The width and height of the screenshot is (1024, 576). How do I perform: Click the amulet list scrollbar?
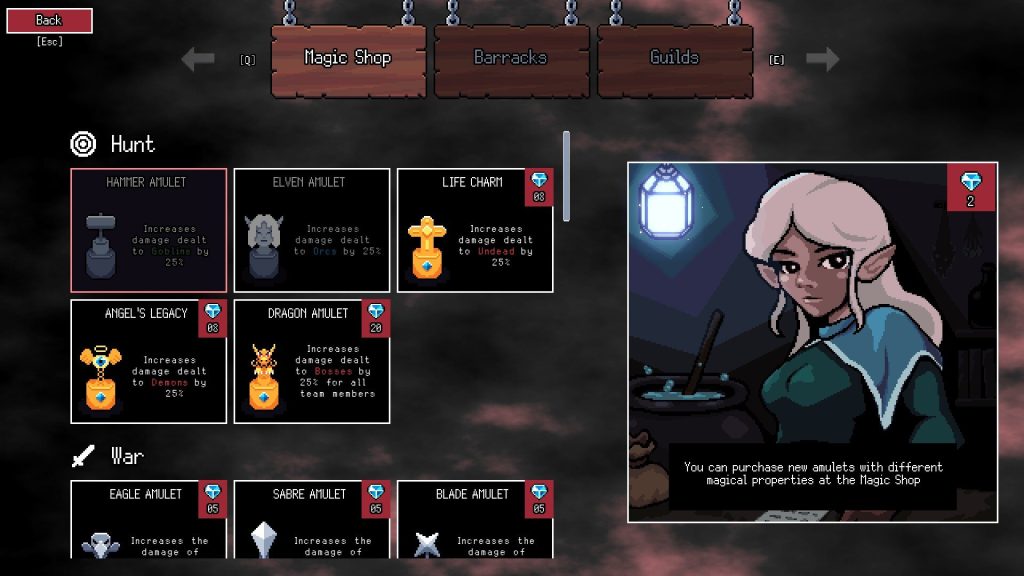[x=567, y=176]
